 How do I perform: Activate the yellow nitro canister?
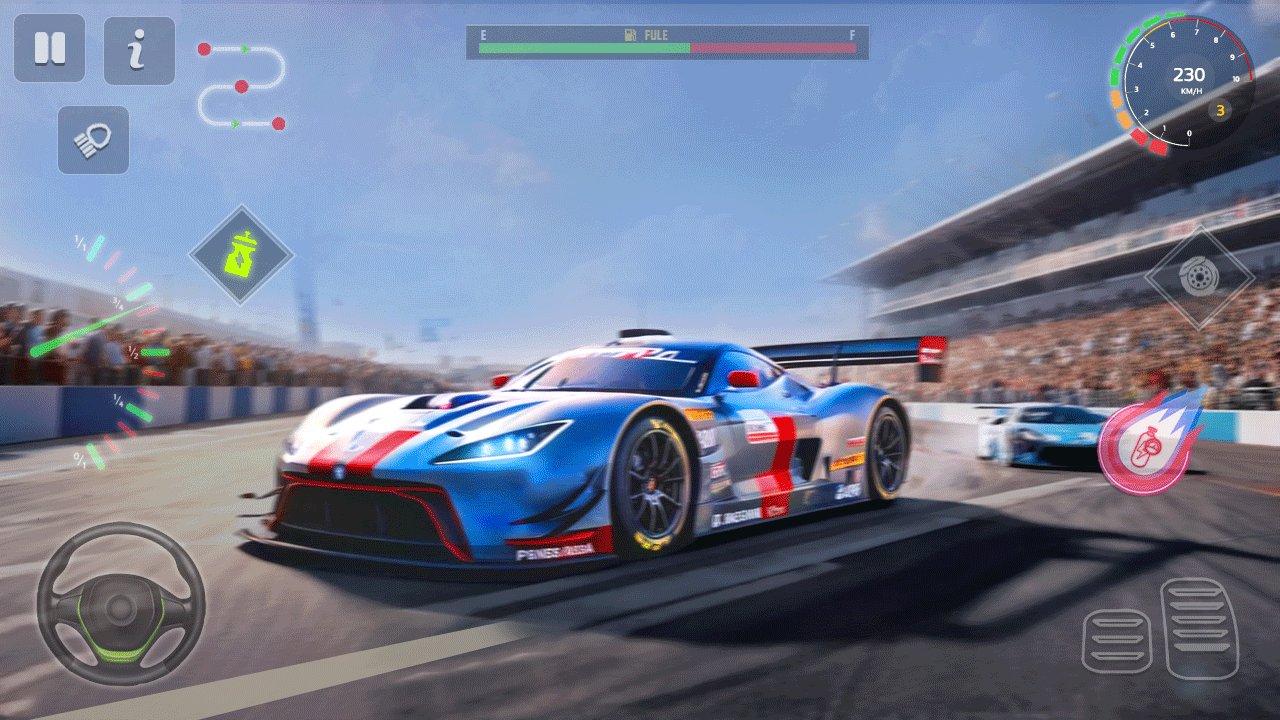click(241, 255)
